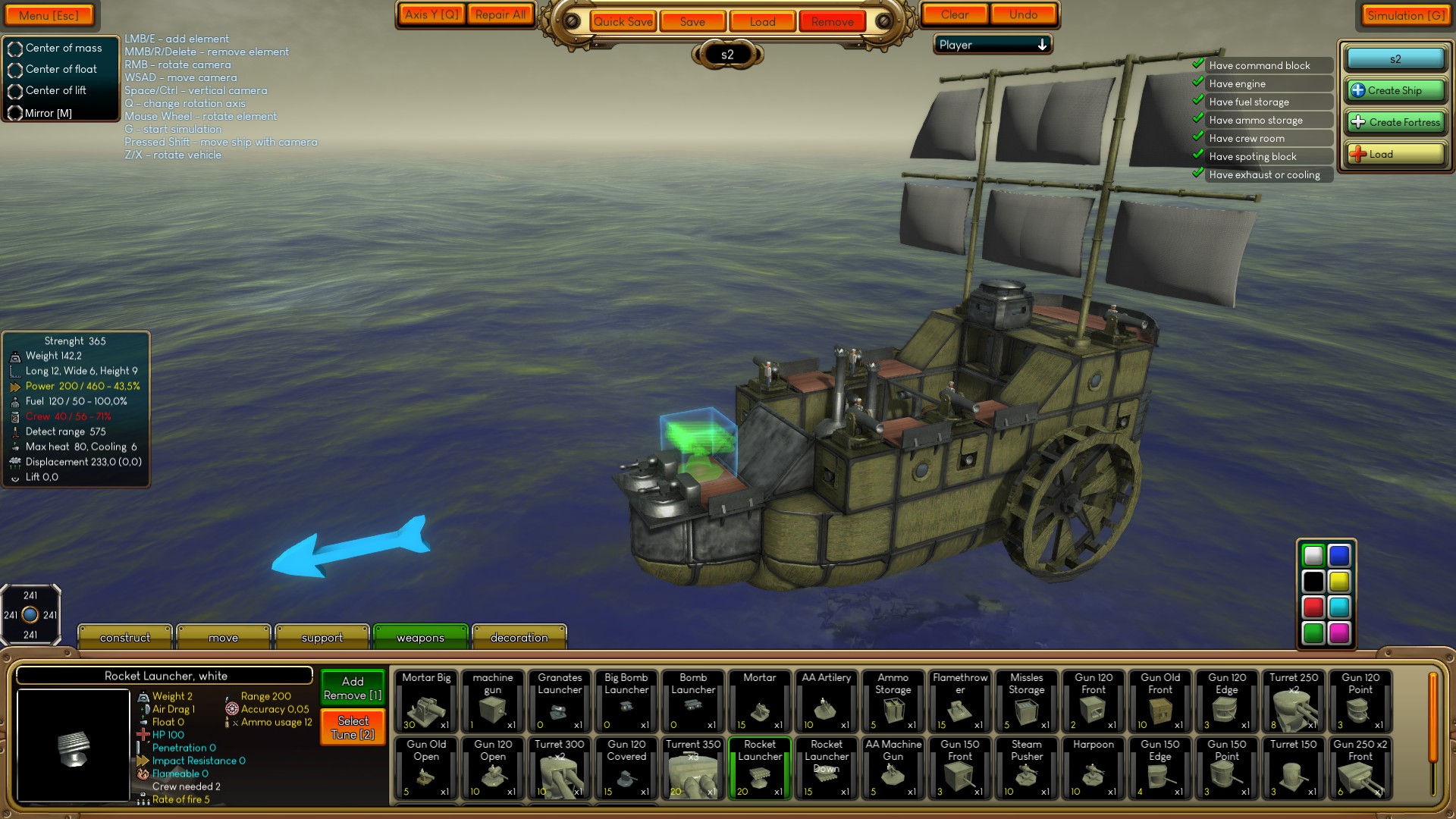Switch to the decoration tab
Screen dimensions: 1456x819
(519, 637)
